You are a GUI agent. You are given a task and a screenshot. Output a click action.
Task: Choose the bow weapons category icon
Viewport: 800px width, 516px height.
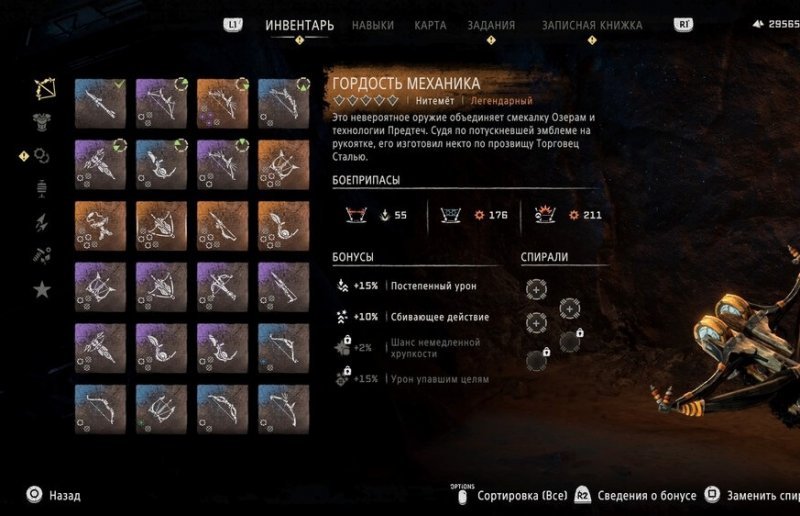coord(43,89)
